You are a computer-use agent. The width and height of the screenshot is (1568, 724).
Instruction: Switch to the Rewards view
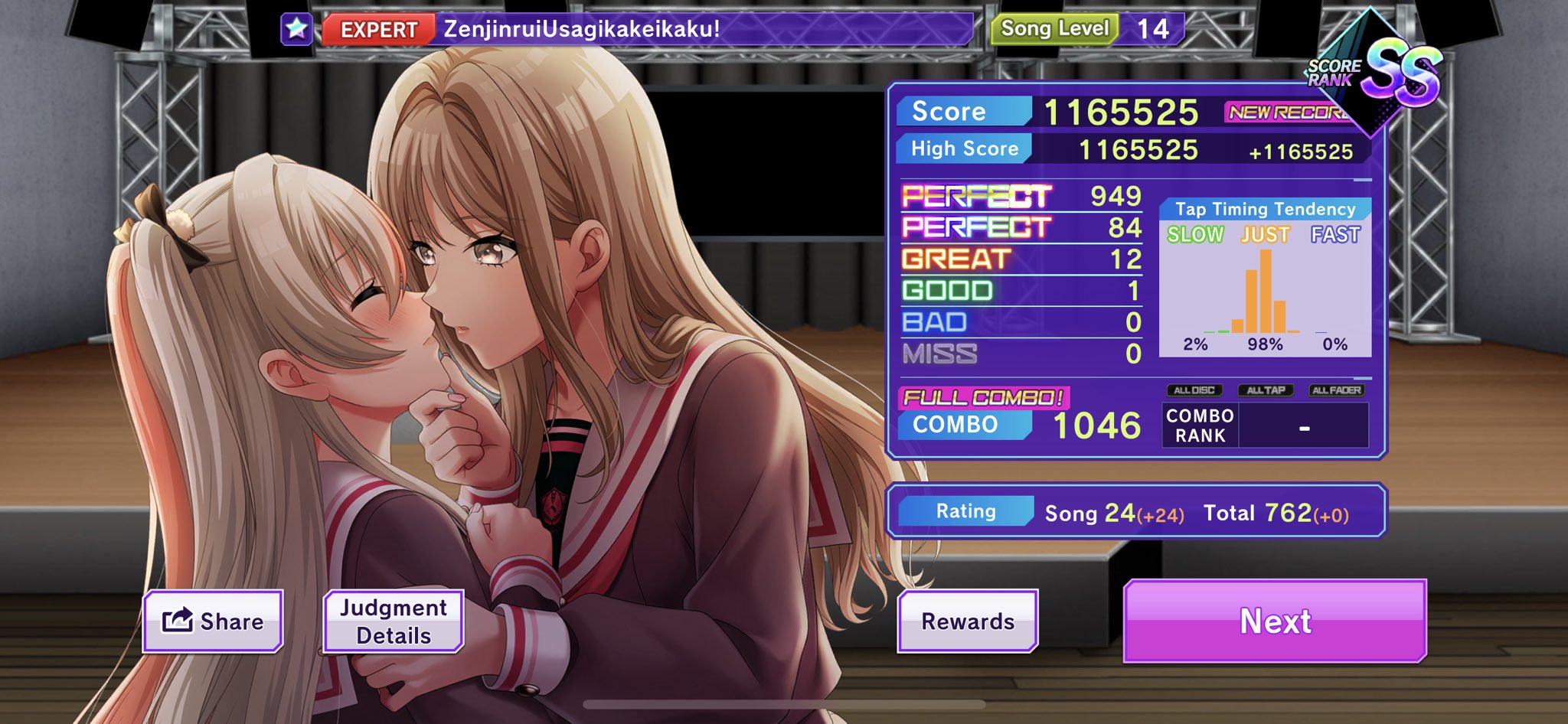966,620
